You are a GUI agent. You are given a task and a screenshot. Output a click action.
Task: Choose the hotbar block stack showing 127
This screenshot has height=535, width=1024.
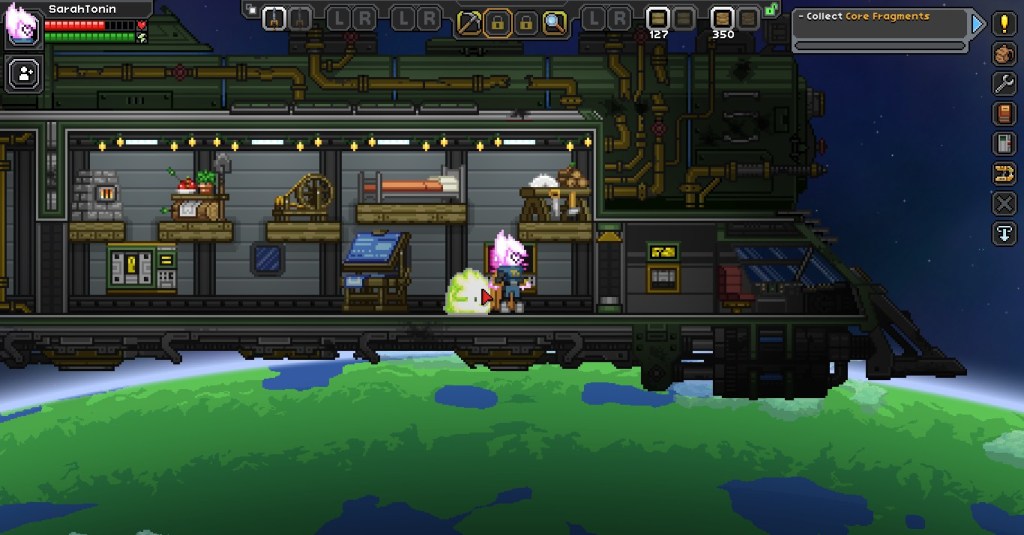pos(657,18)
